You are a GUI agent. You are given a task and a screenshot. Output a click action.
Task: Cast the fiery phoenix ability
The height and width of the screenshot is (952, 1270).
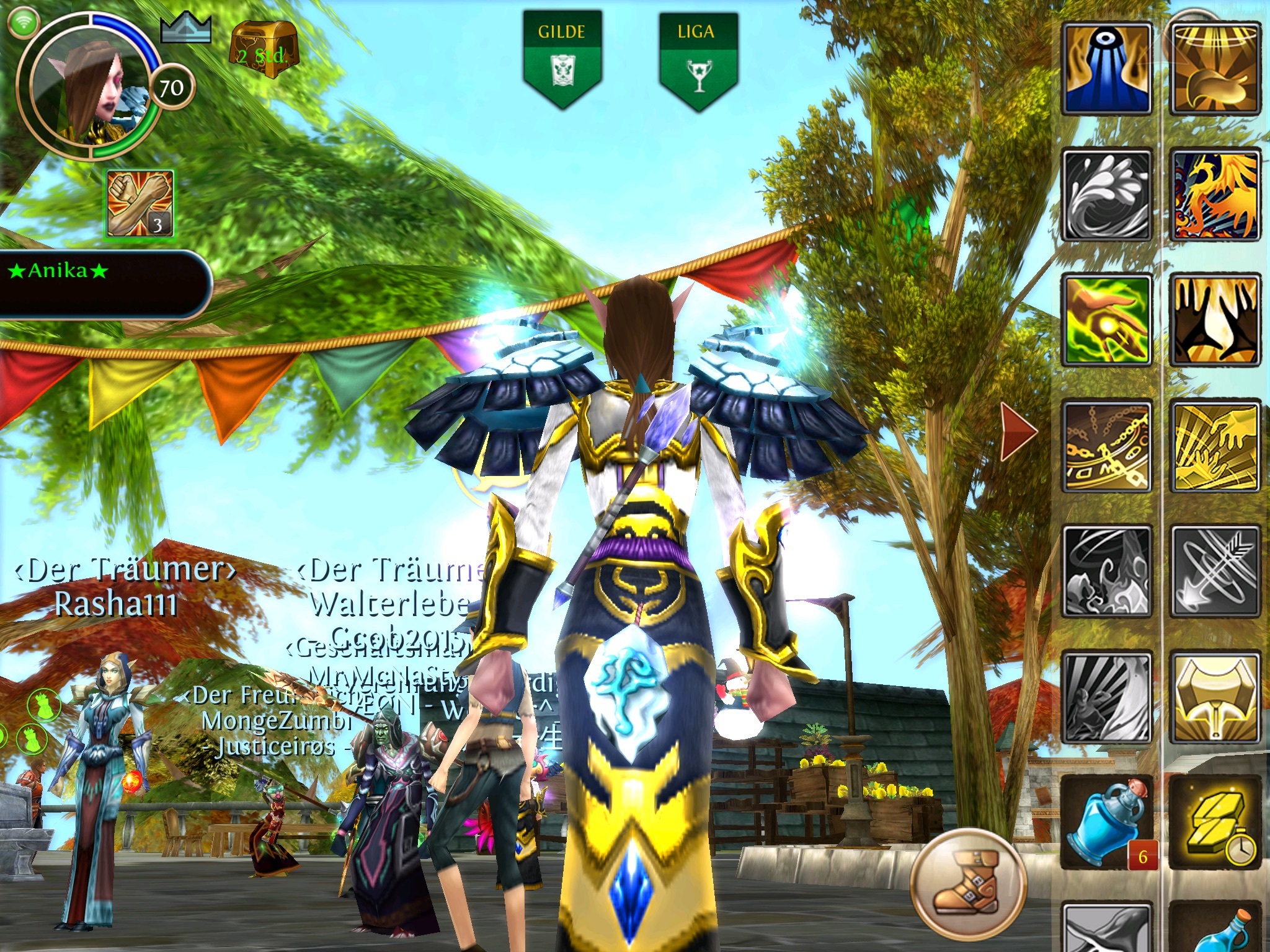click(x=1215, y=195)
